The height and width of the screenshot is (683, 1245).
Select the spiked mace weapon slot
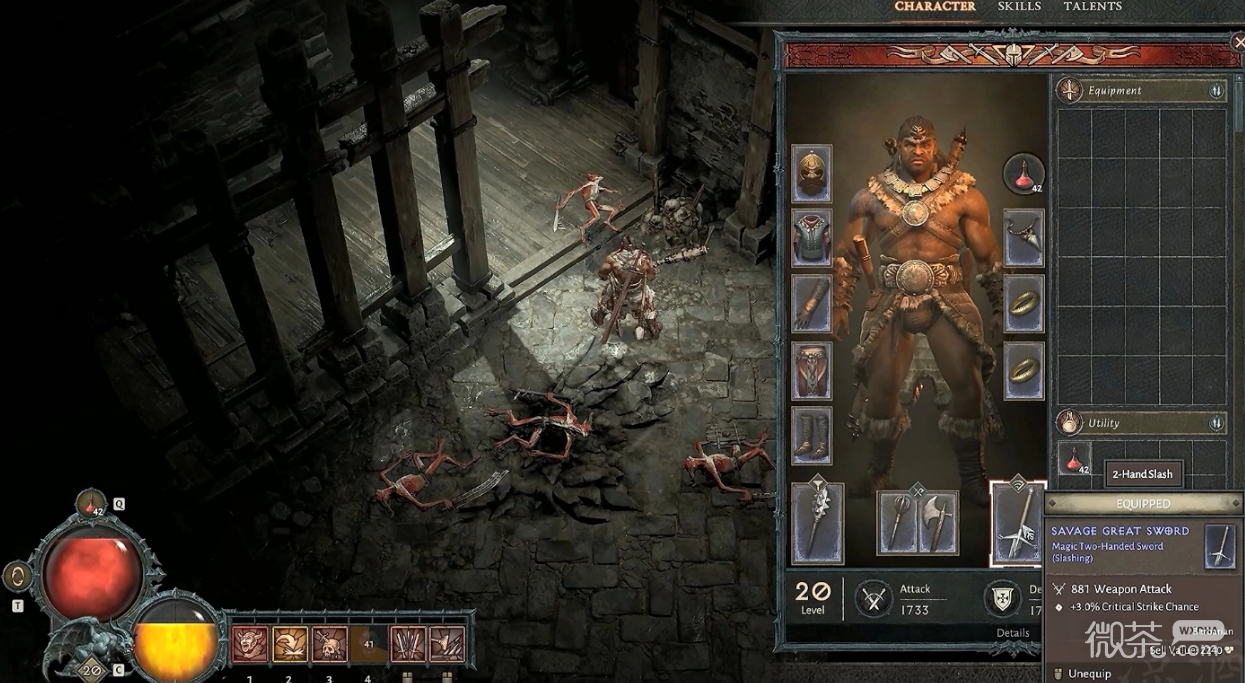[x=817, y=522]
